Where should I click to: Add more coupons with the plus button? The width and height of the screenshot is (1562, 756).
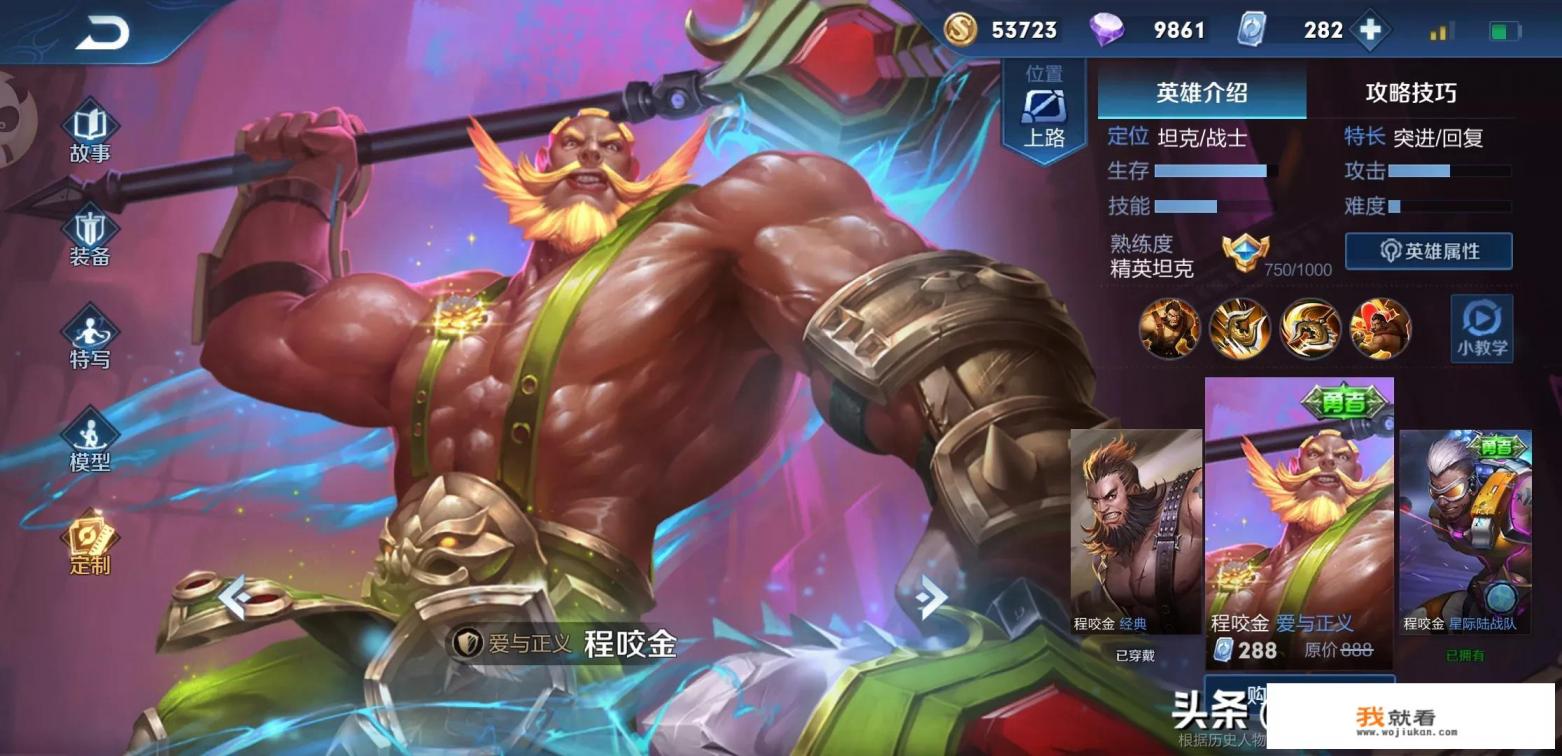pos(1370,30)
